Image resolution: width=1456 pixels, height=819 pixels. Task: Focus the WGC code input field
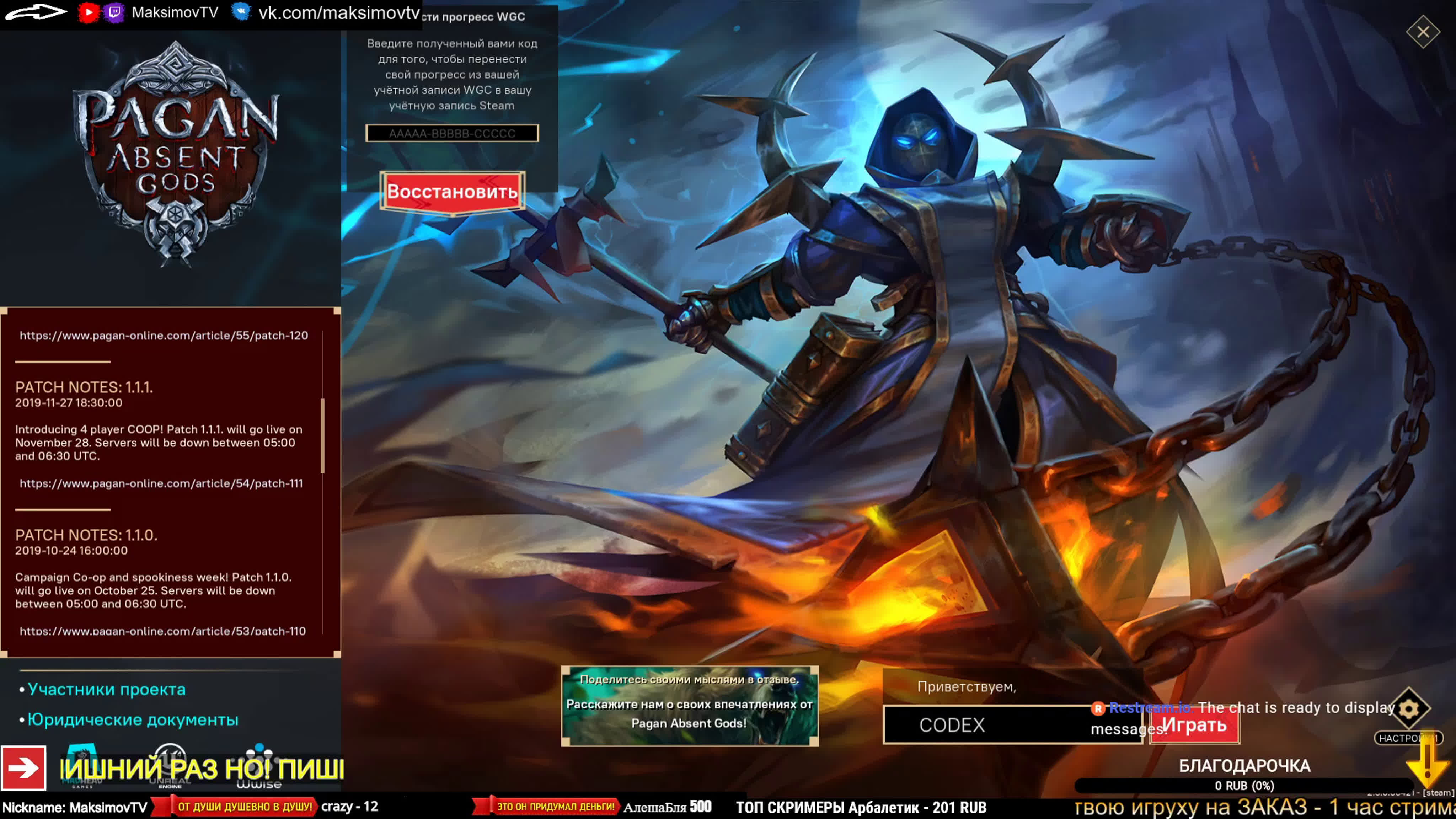click(452, 133)
